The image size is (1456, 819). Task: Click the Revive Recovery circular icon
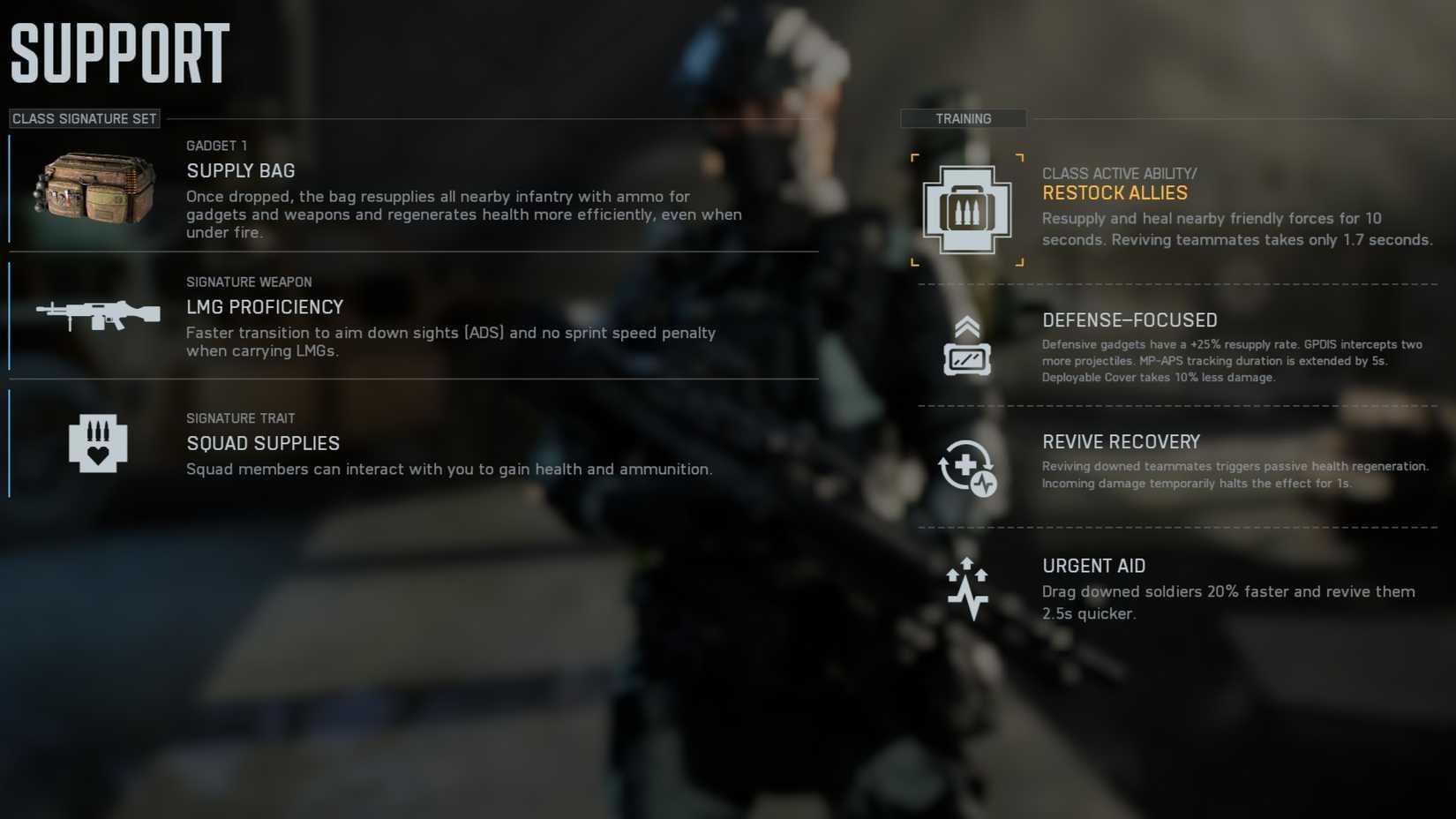(x=967, y=469)
